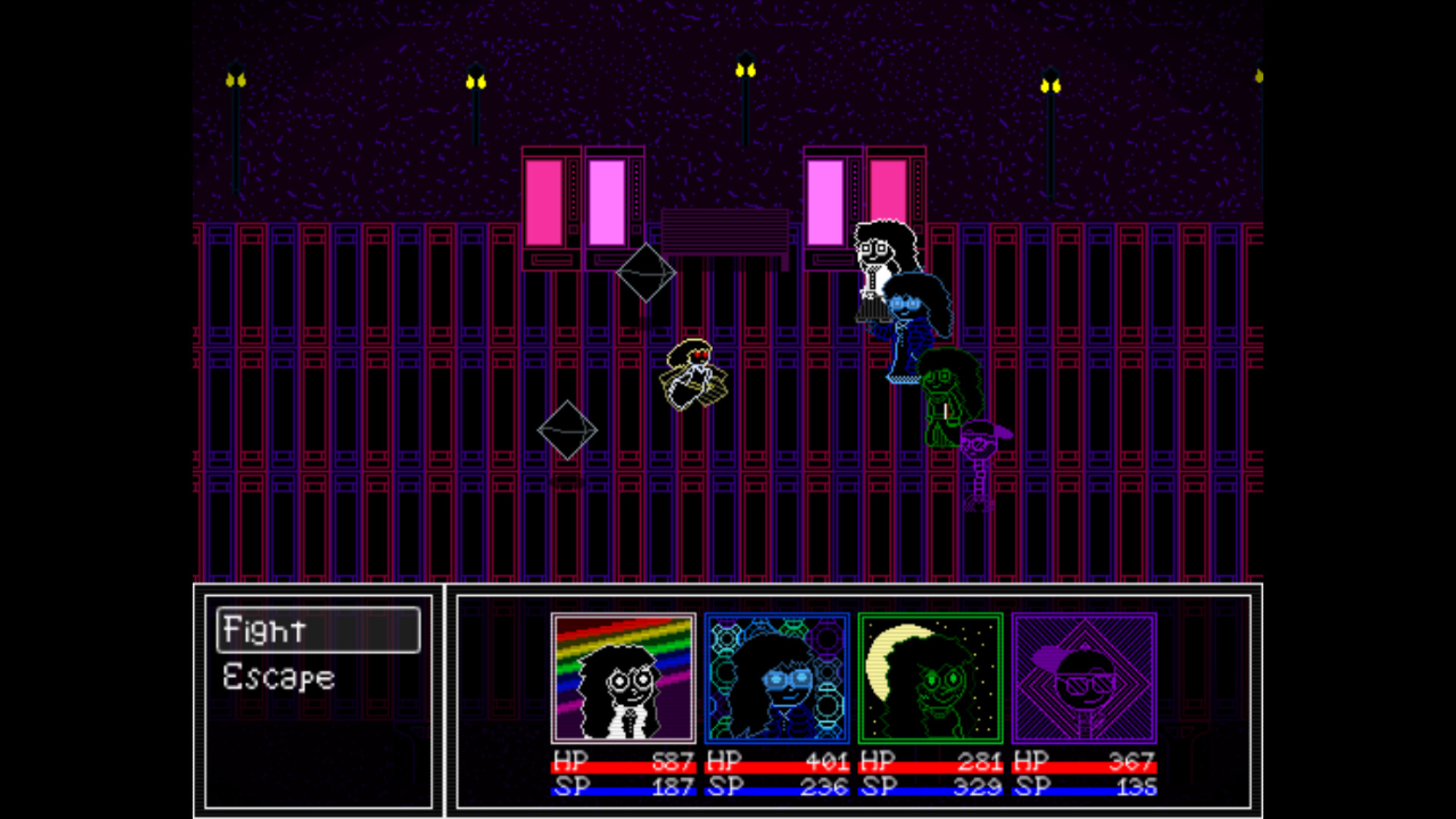Click the upper floating diamond near the bench
This screenshot has width=1456, height=819.
(x=646, y=273)
